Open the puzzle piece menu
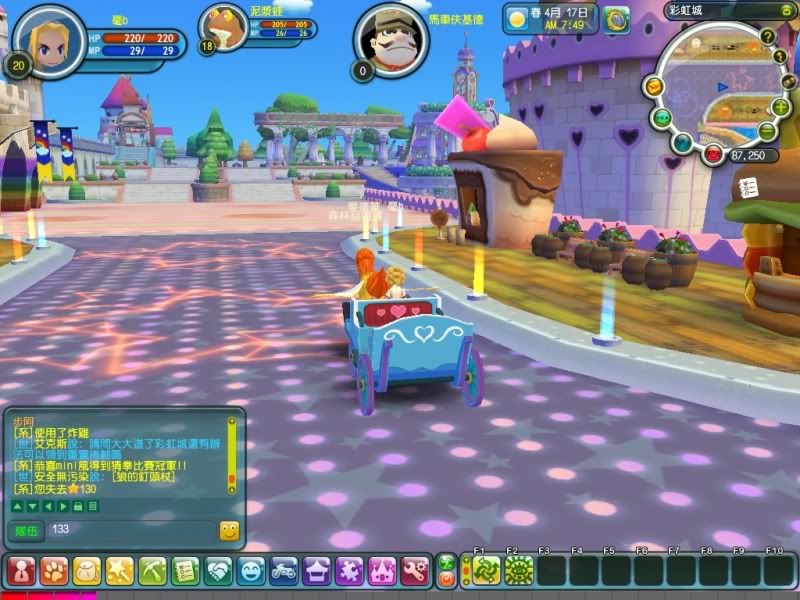 coord(350,571)
